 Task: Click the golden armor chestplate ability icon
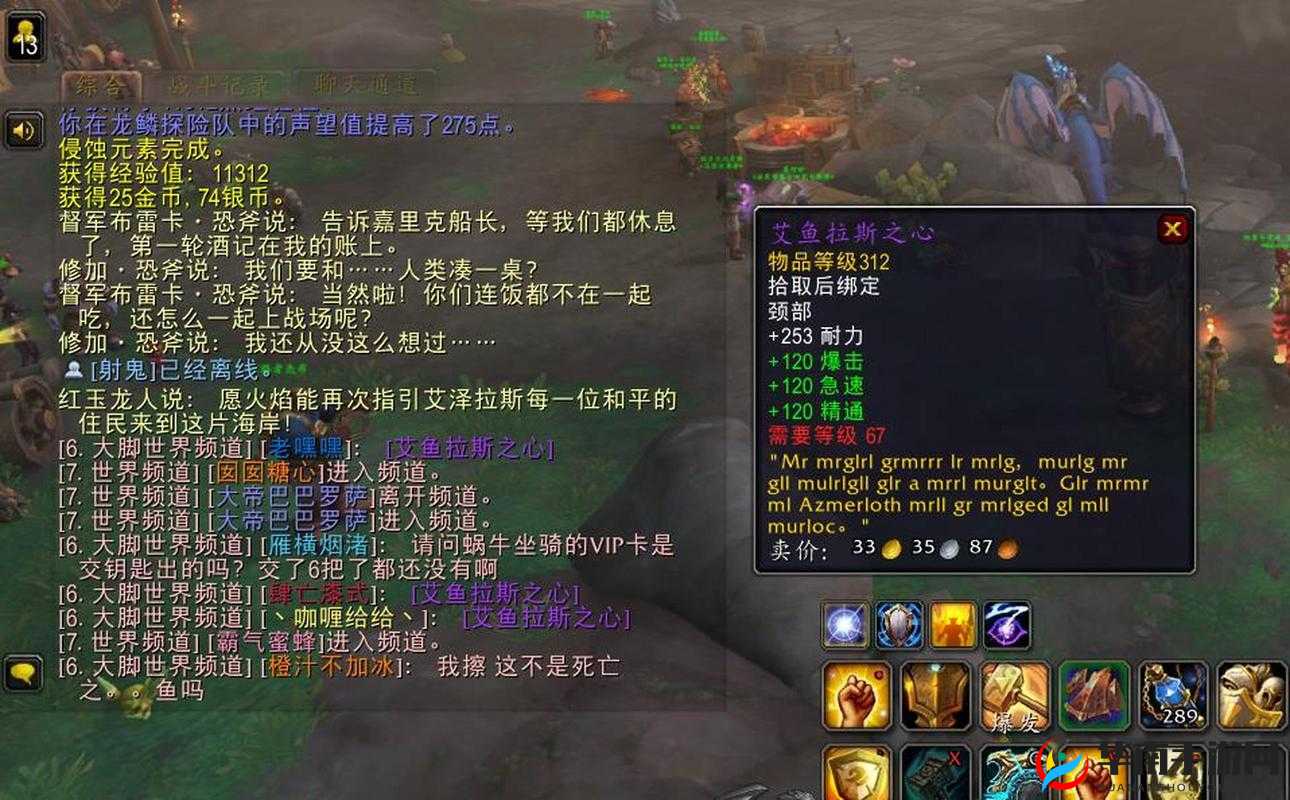pyautogui.click(x=935, y=698)
